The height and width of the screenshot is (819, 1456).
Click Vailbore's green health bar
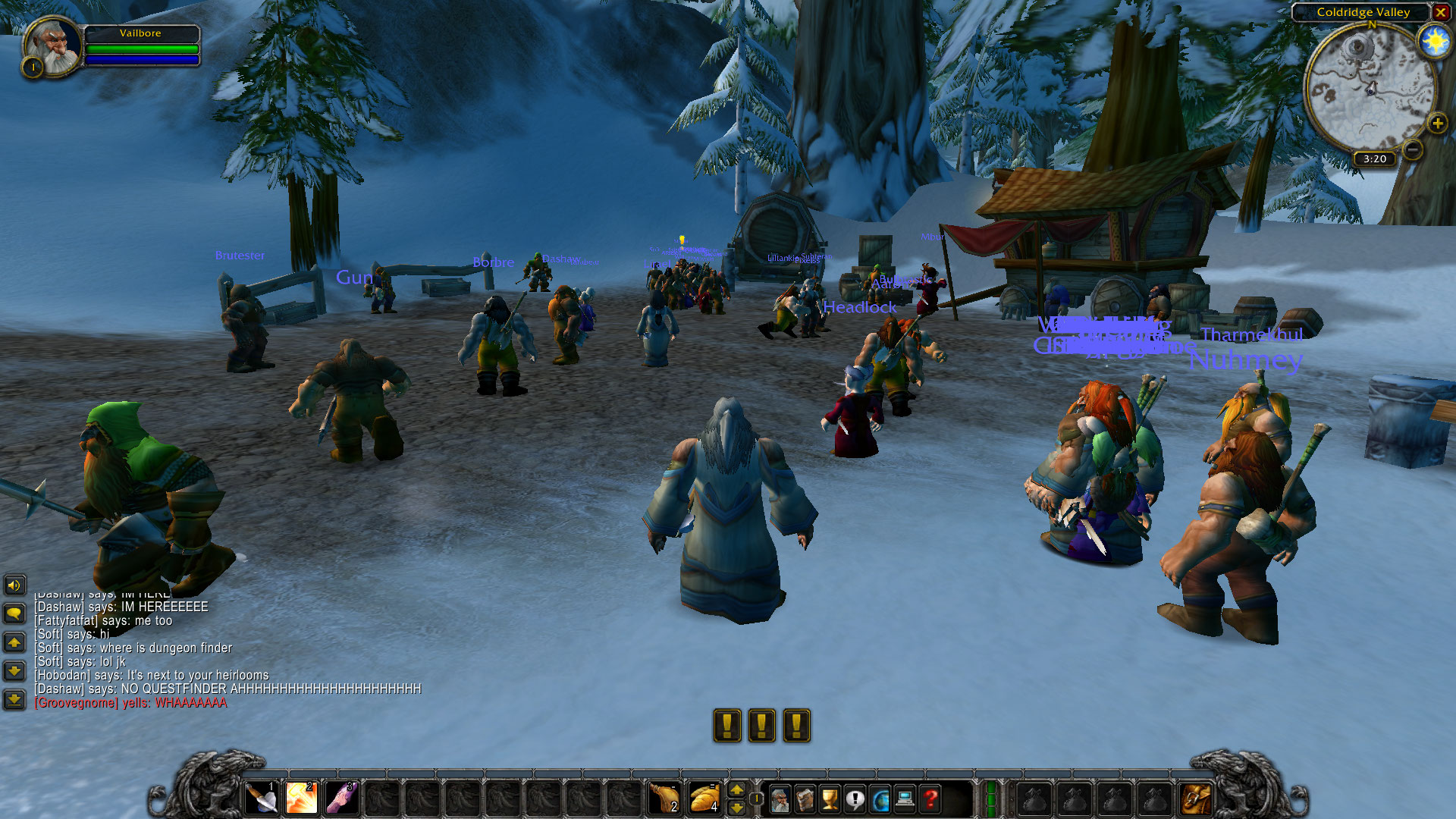(142, 47)
